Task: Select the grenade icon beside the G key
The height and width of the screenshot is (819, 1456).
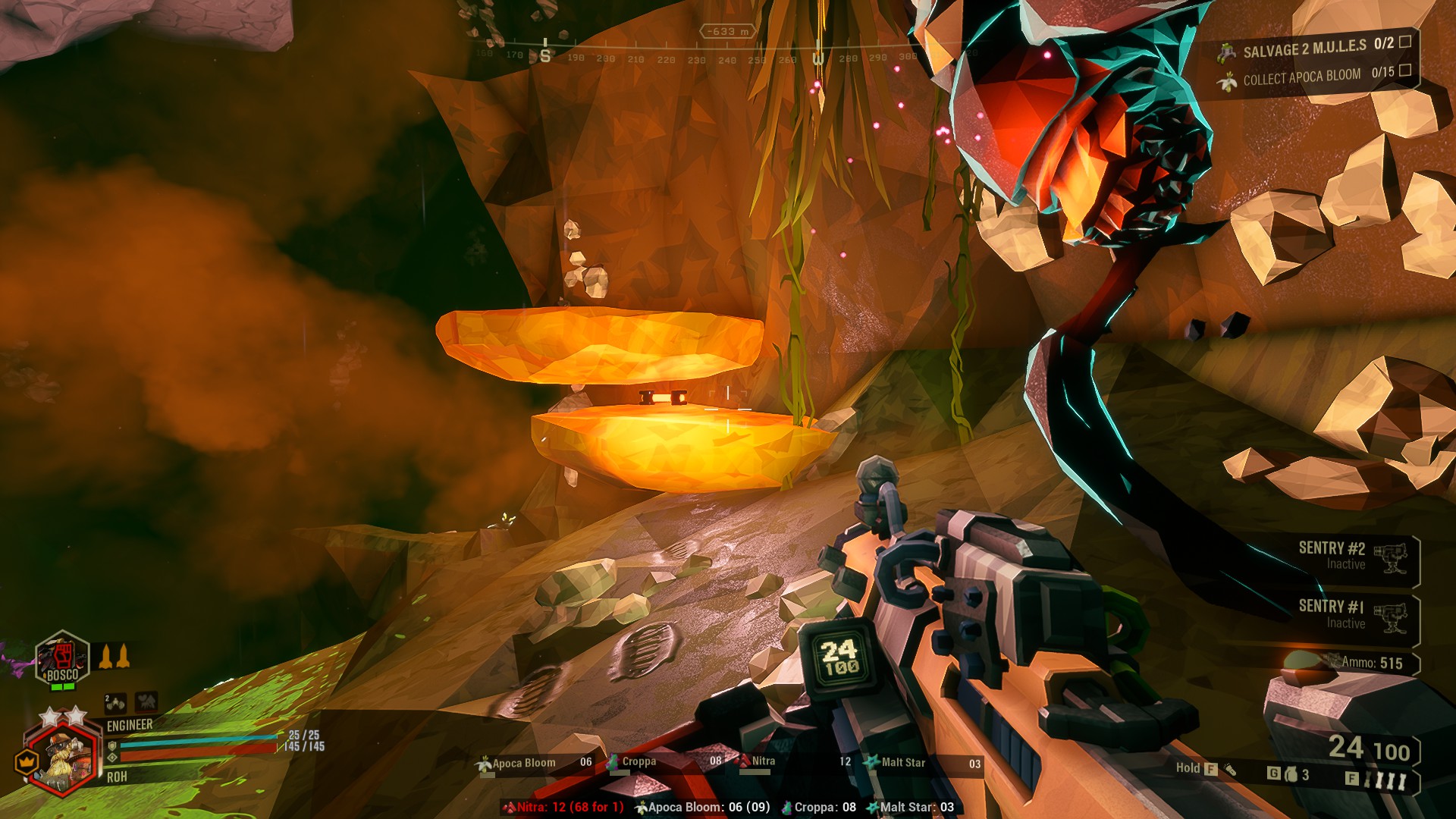Action: 1291,773
